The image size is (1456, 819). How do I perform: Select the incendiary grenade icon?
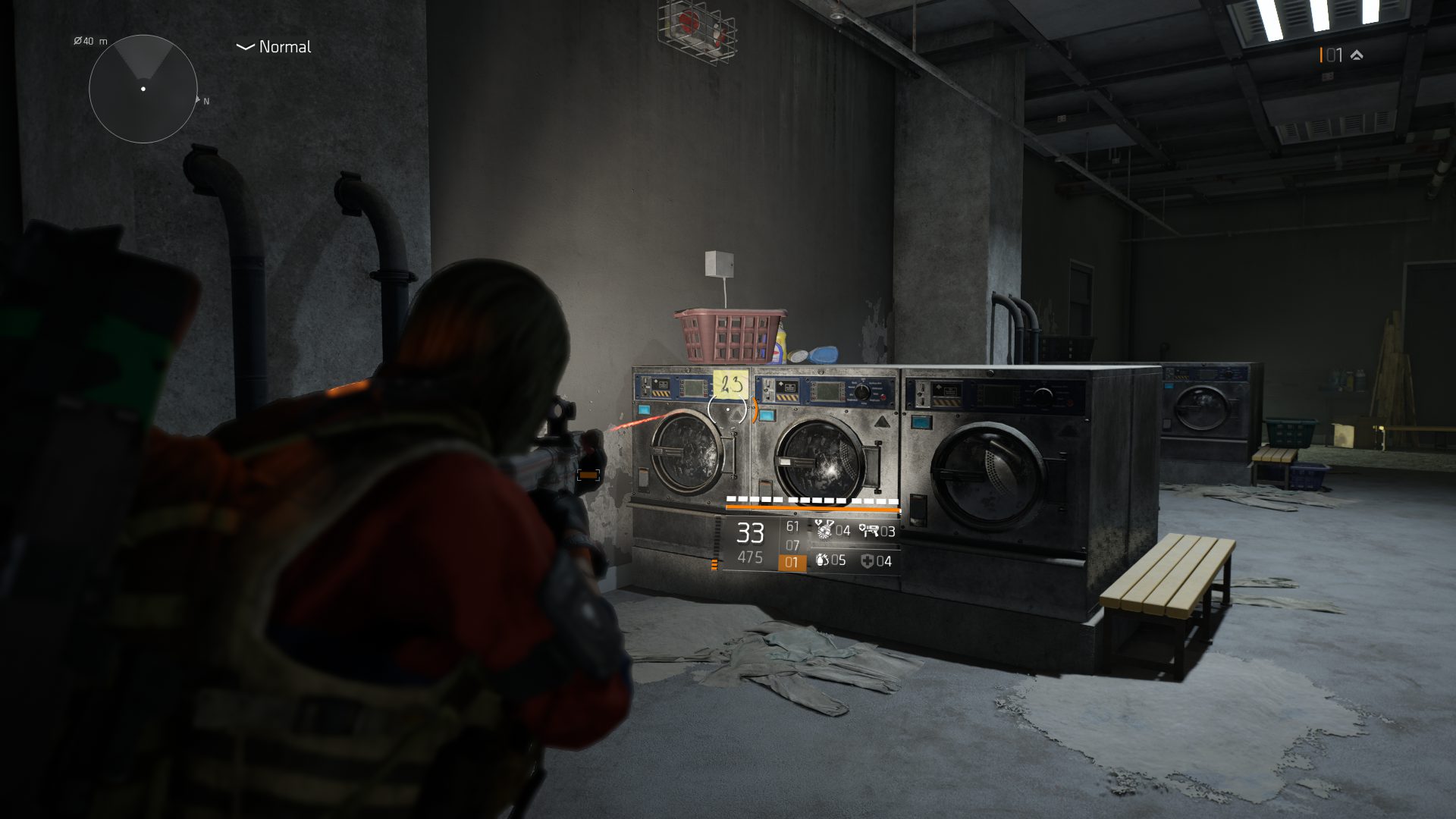point(822,560)
